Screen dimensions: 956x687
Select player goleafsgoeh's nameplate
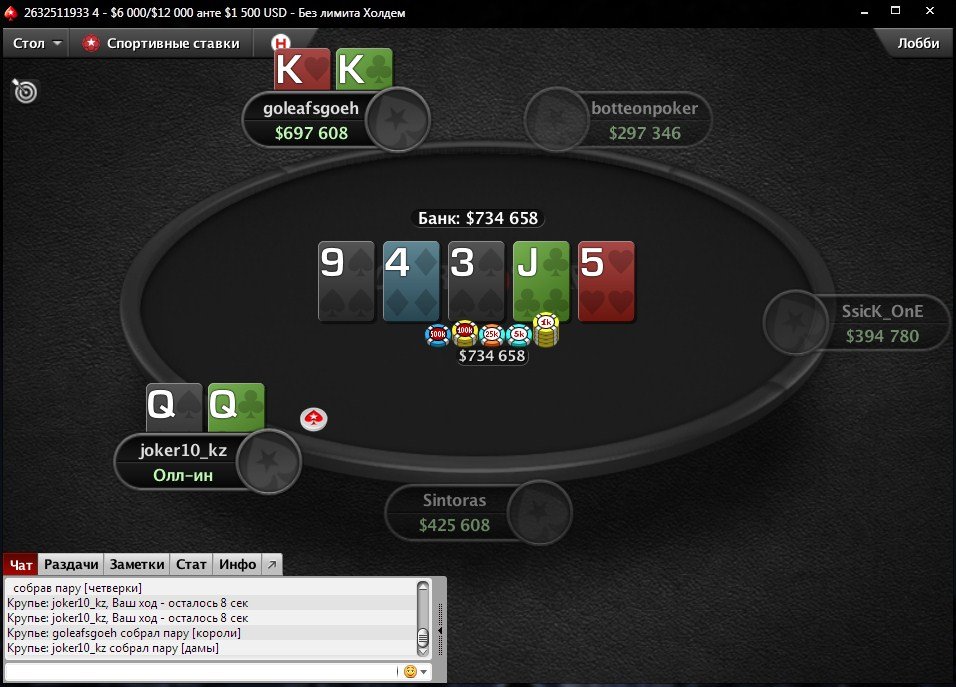310,120
